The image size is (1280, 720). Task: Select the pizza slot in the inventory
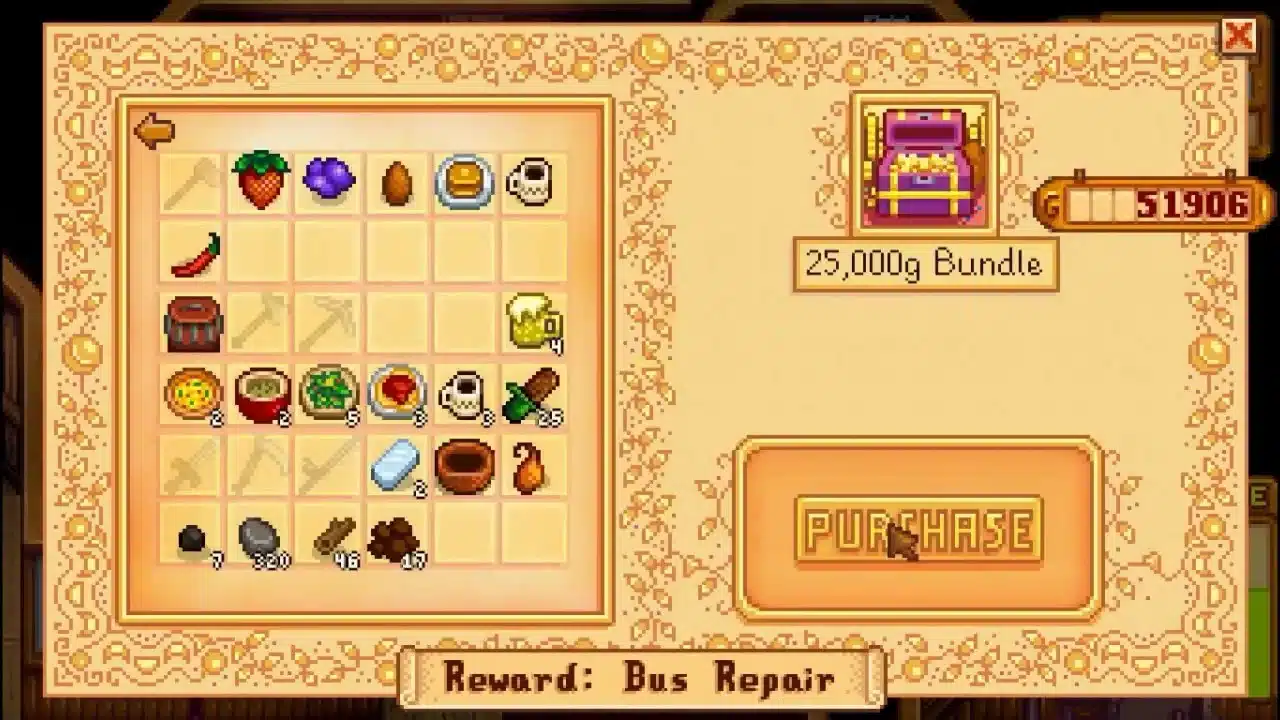tap(192, 392)
